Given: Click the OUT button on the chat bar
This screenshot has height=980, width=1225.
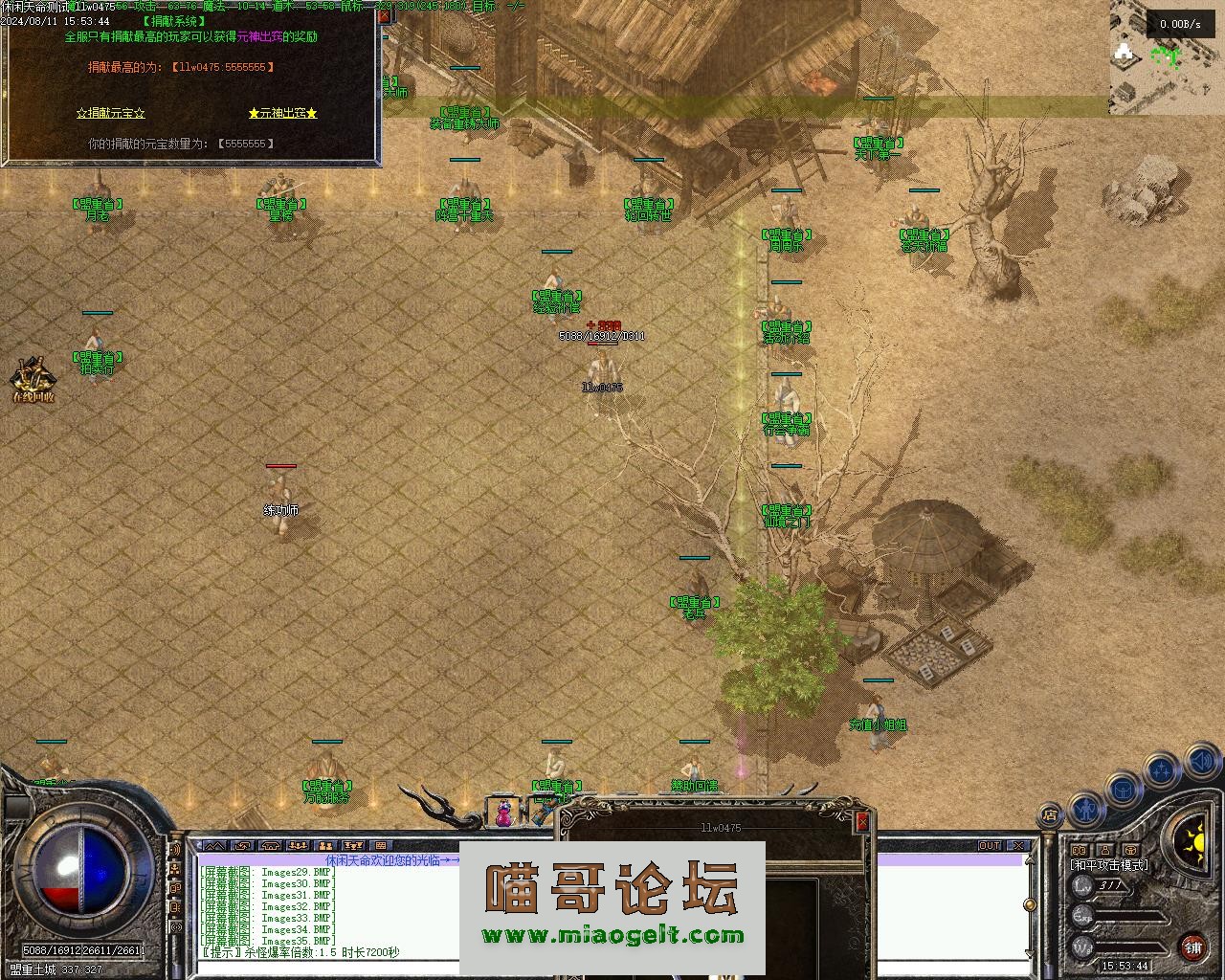Looking at the screenshot, I should pyautogui.click(x=989, y=846).
